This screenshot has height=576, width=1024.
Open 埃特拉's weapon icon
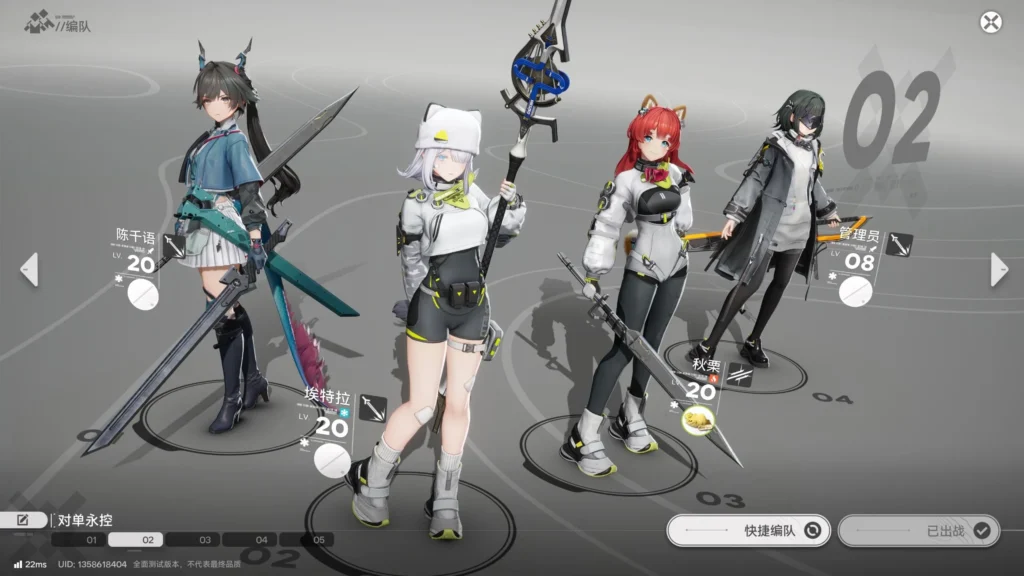(372, 408)
